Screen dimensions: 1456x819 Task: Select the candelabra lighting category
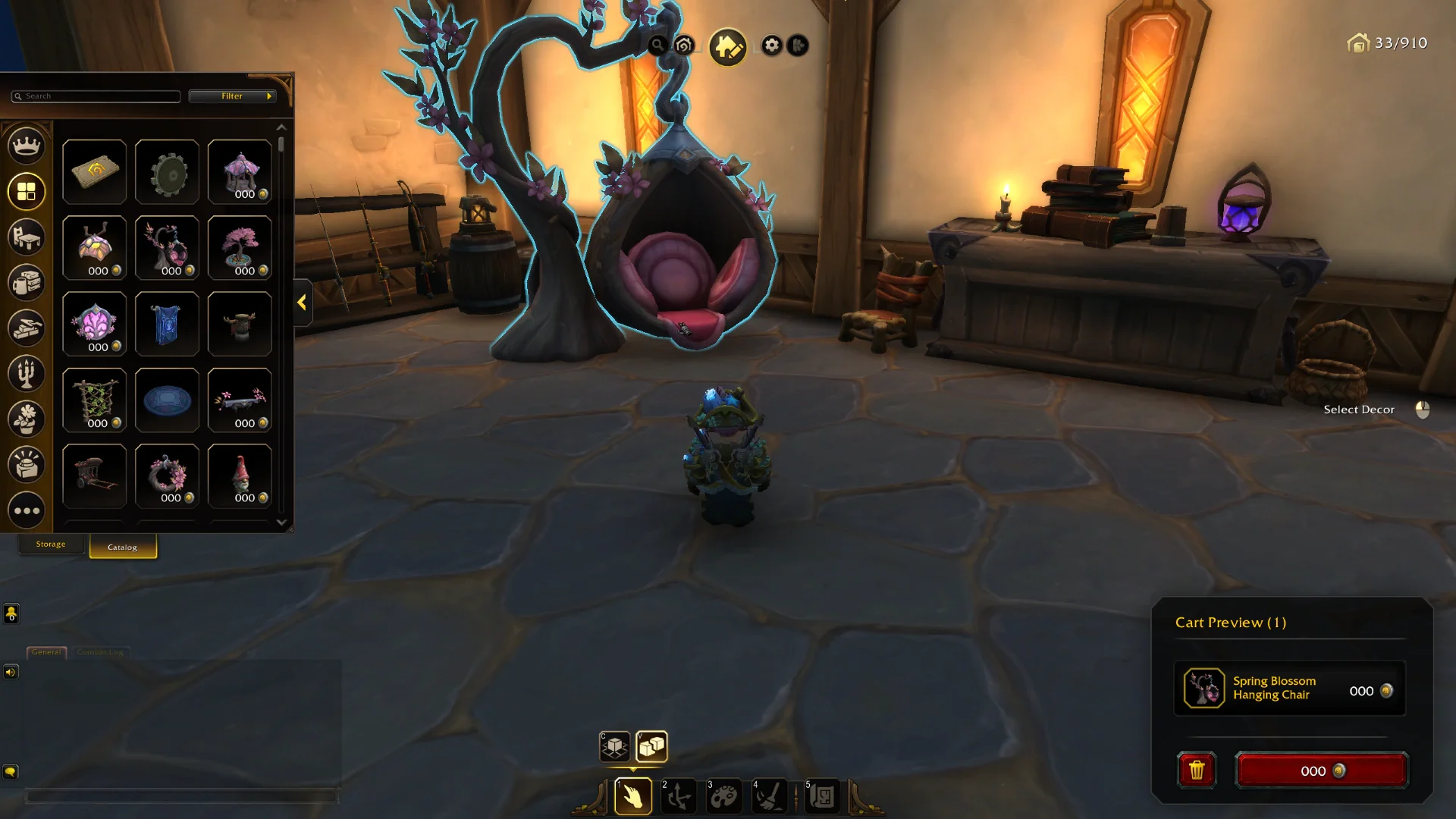click(x=26, y=373)
